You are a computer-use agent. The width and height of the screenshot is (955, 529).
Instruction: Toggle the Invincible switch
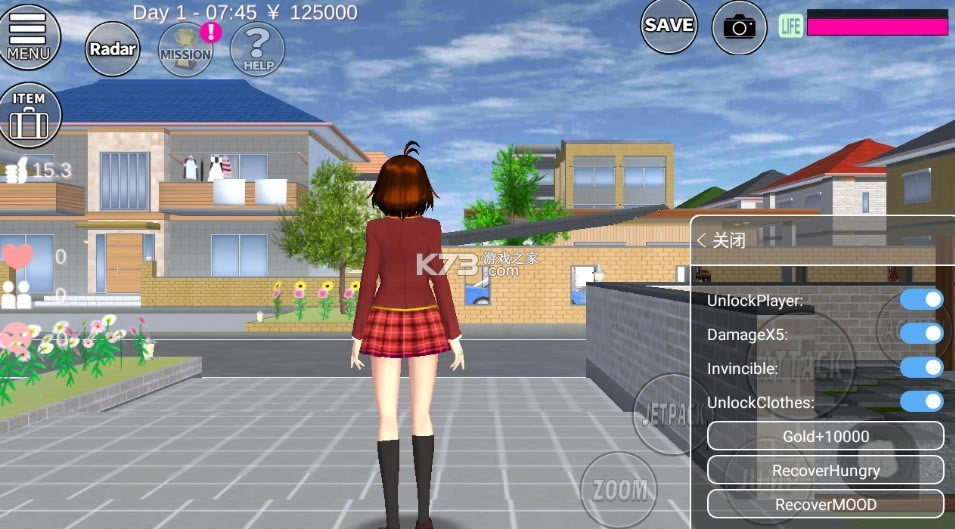pos(921,367)
